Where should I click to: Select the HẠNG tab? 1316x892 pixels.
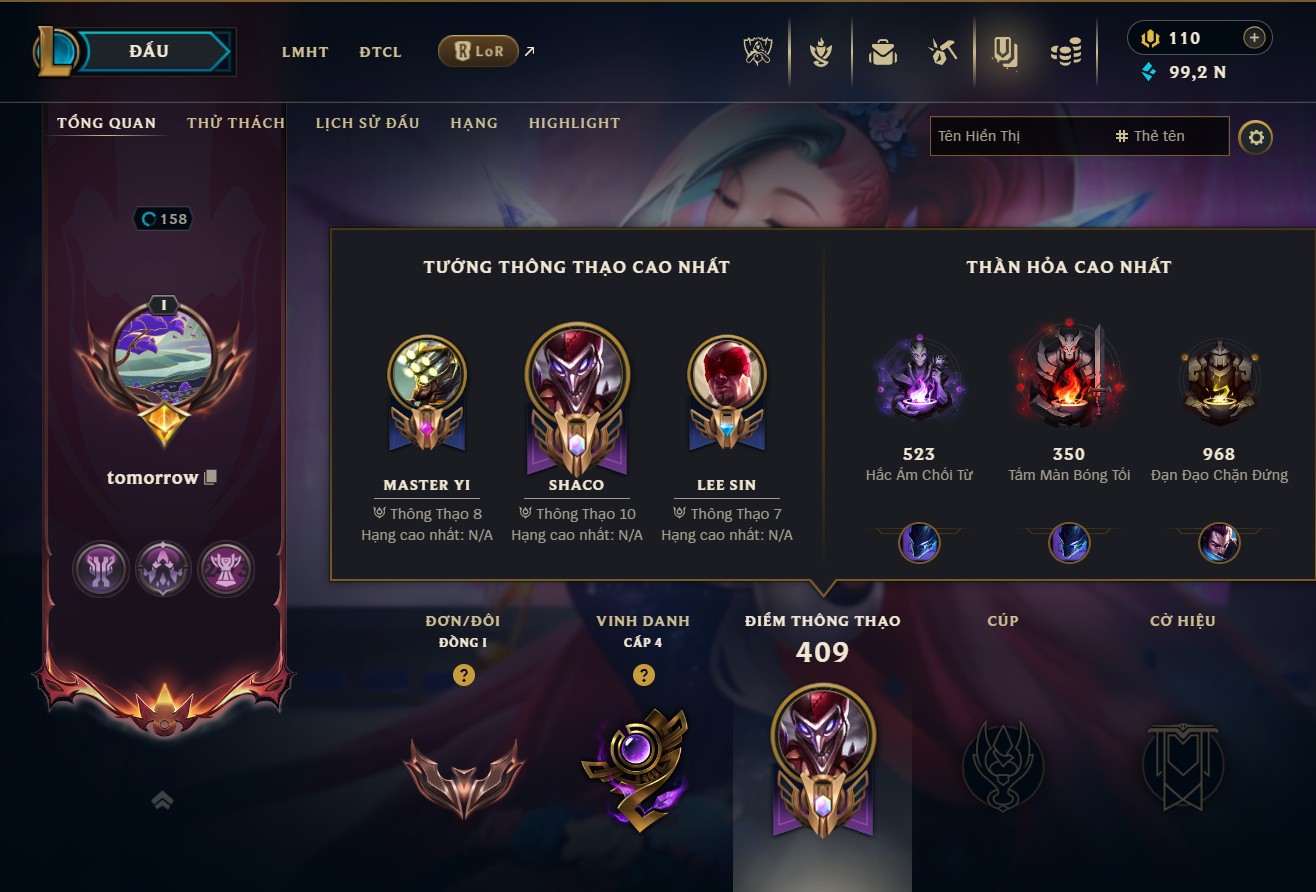(474, 123)
